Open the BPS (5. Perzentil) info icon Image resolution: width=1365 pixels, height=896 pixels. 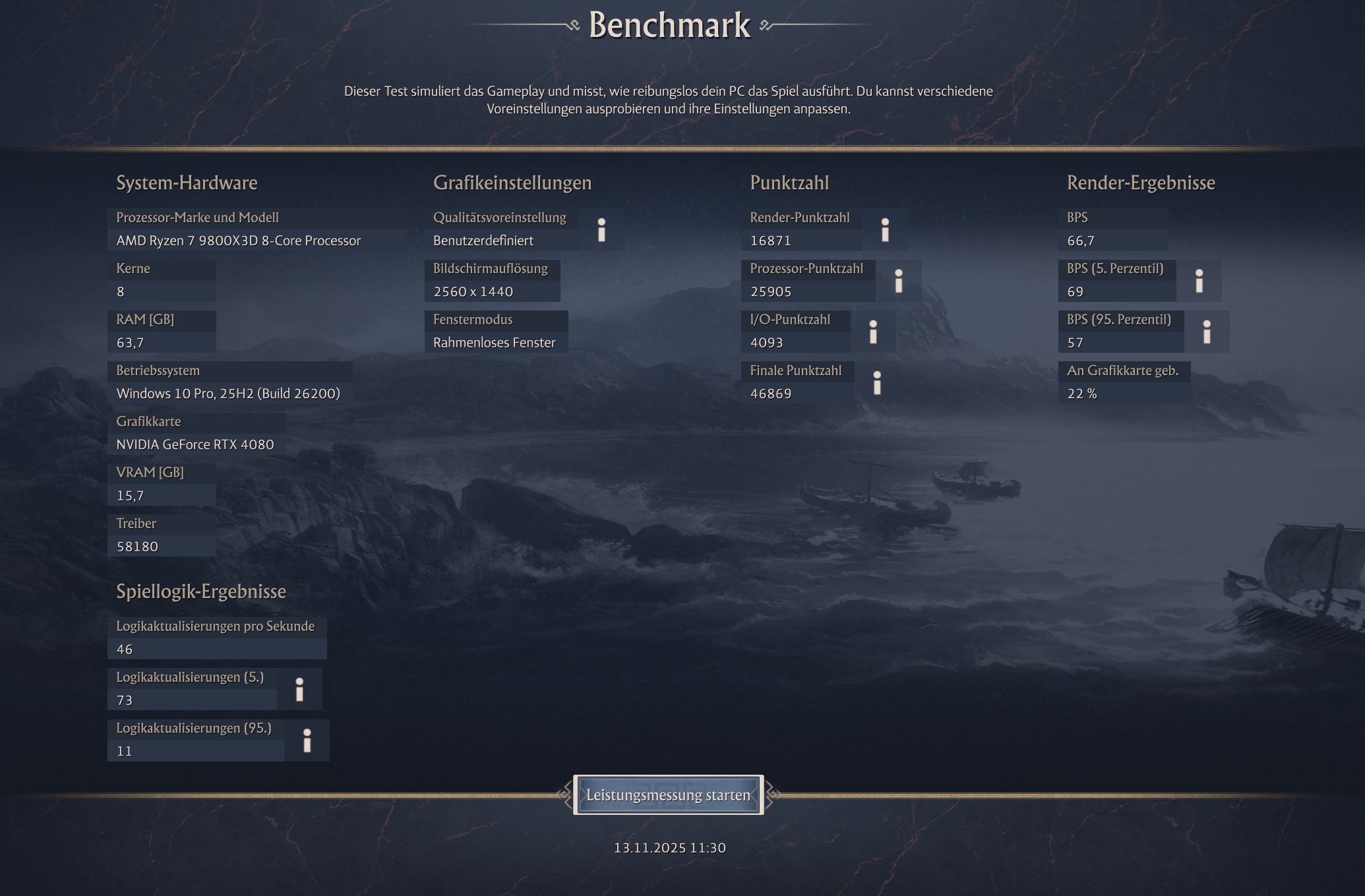(x=1199, y=280)
